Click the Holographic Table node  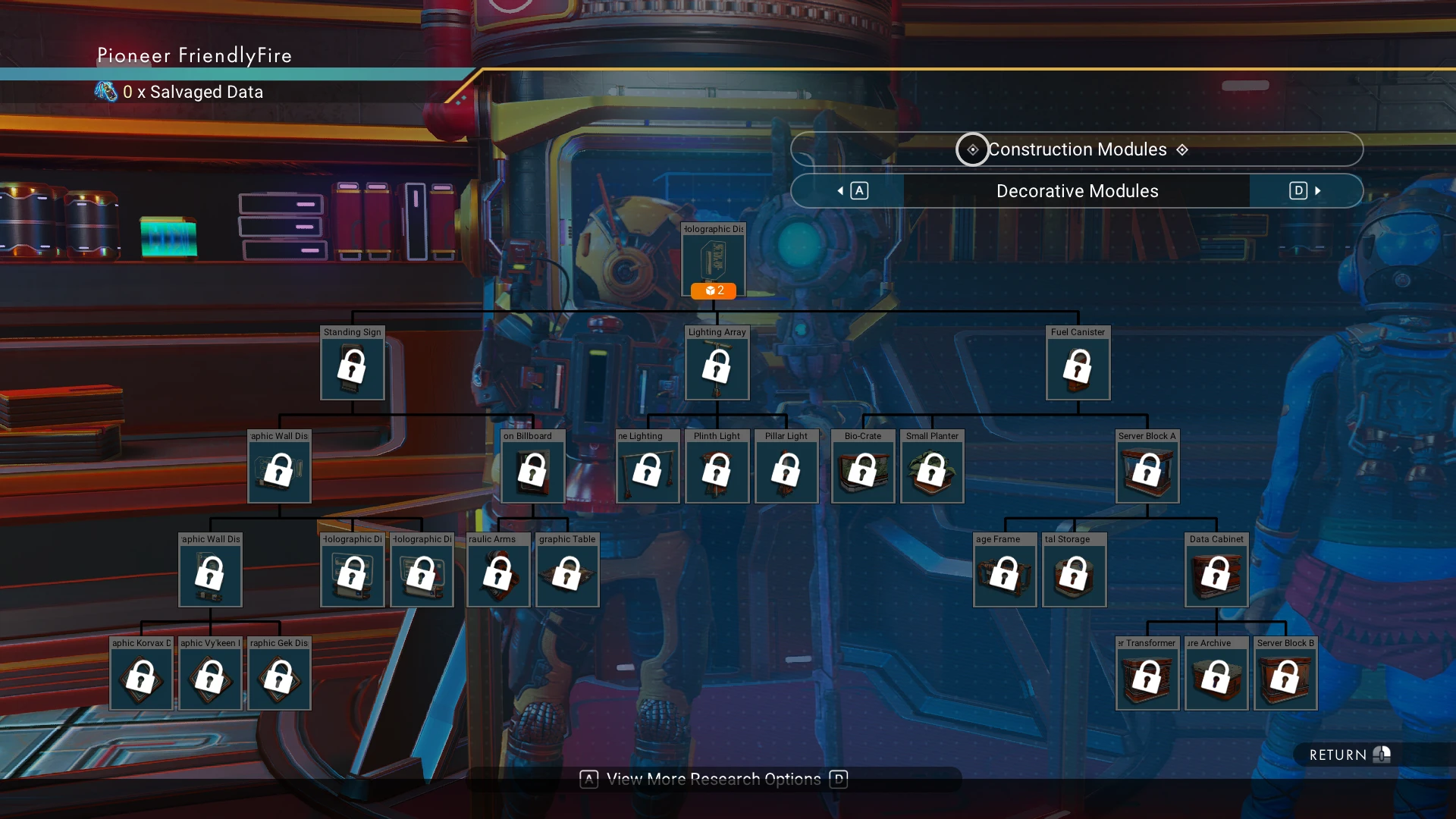tap(567, 575)
